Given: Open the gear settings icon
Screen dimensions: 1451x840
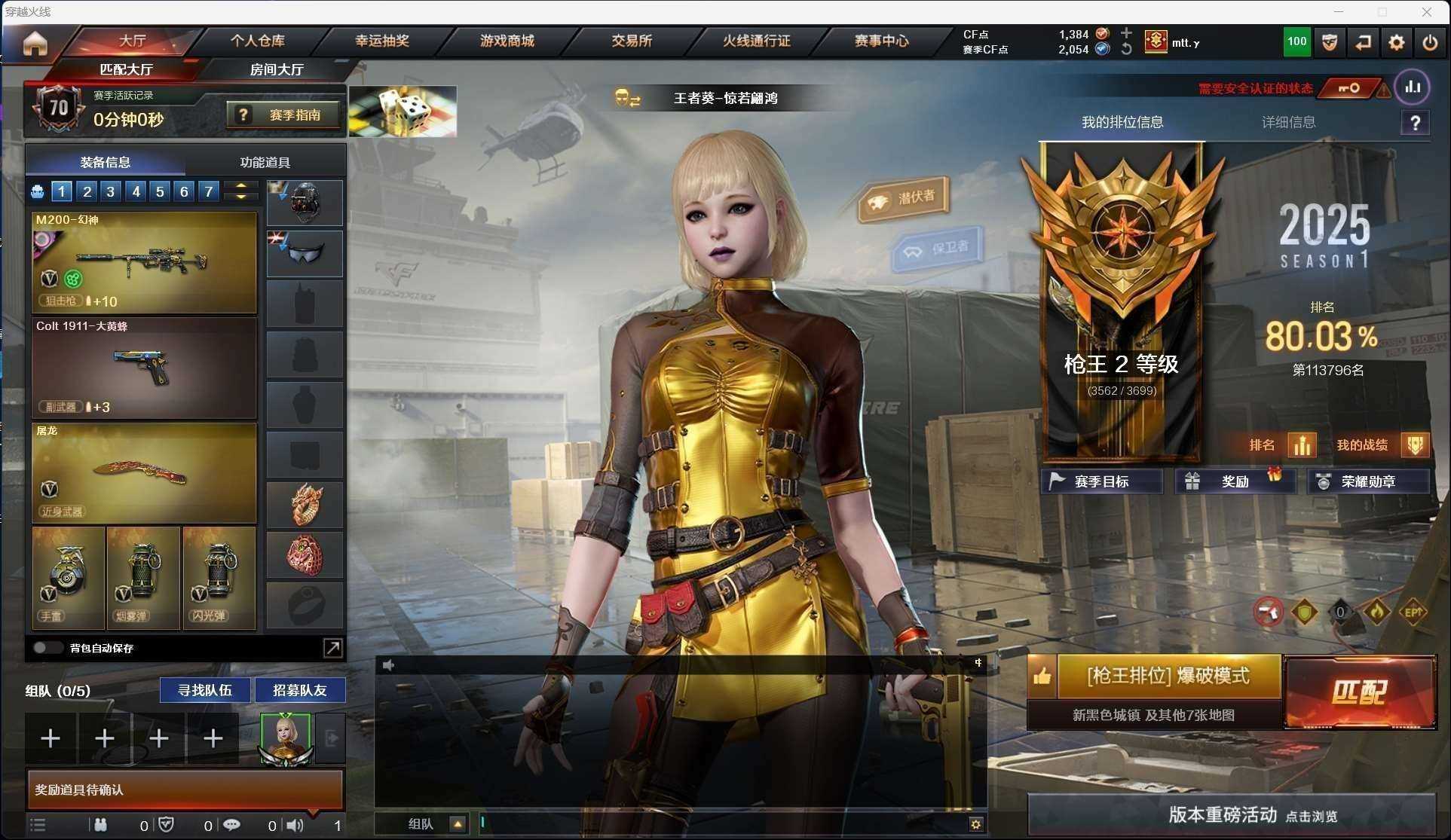Looking at the screenshot, I should [x=1396, y=43].
